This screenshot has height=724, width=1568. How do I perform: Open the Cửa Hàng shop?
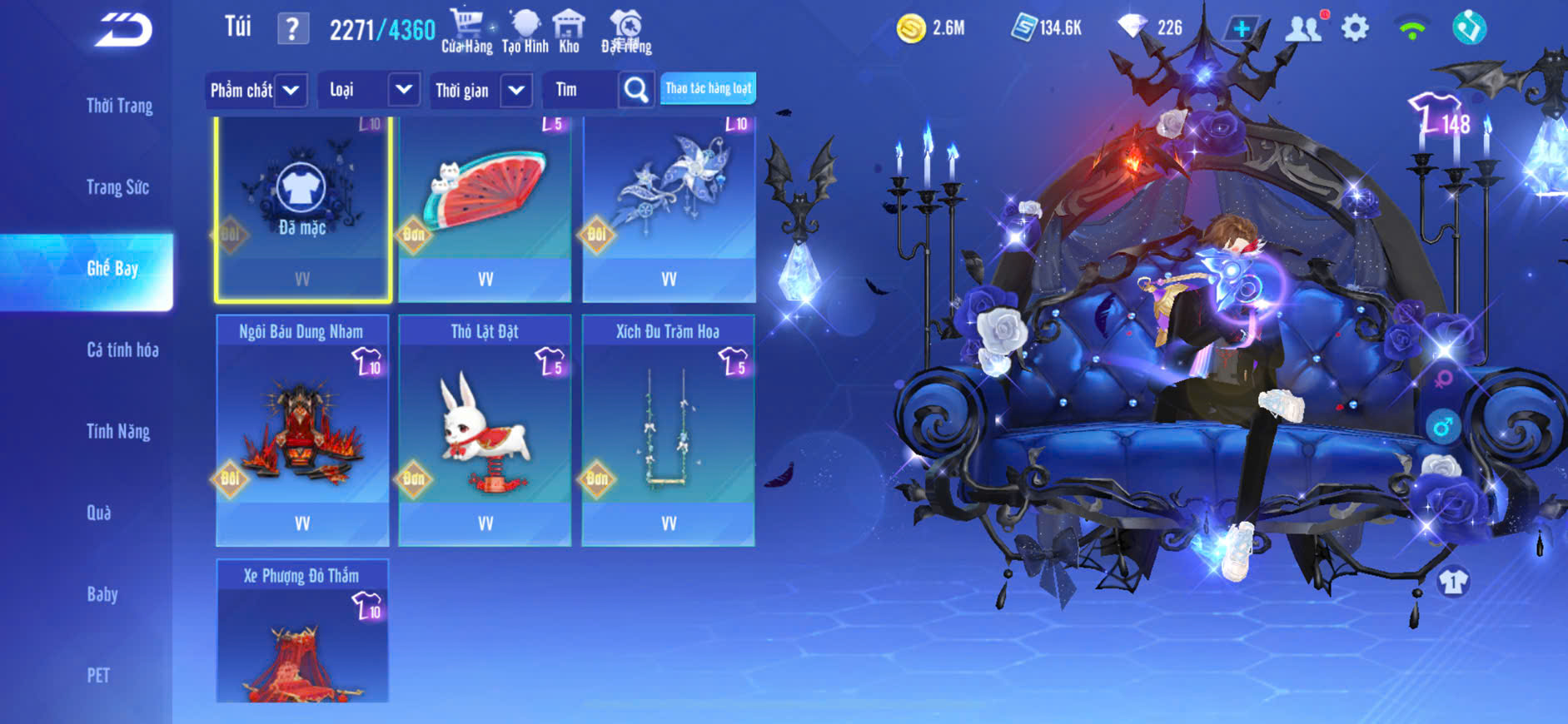coord(466,32)
